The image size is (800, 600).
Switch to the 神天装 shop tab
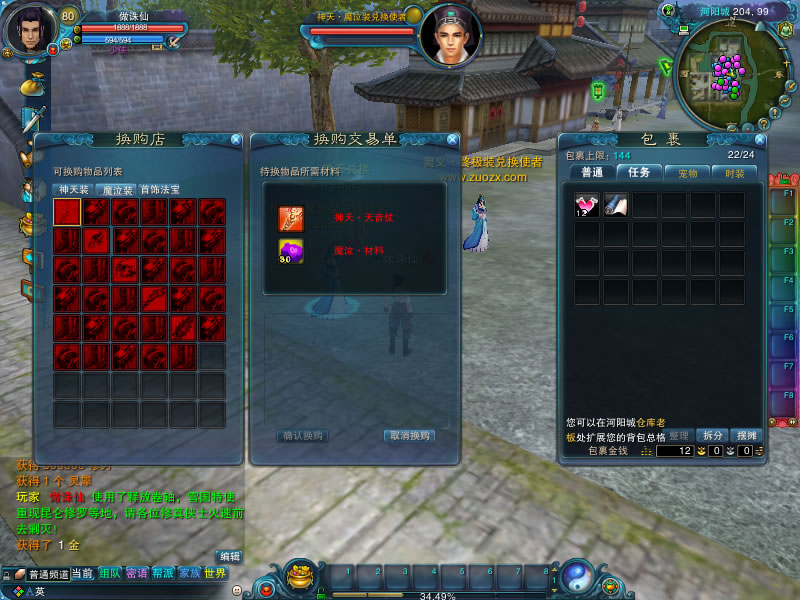pos(74,190)
